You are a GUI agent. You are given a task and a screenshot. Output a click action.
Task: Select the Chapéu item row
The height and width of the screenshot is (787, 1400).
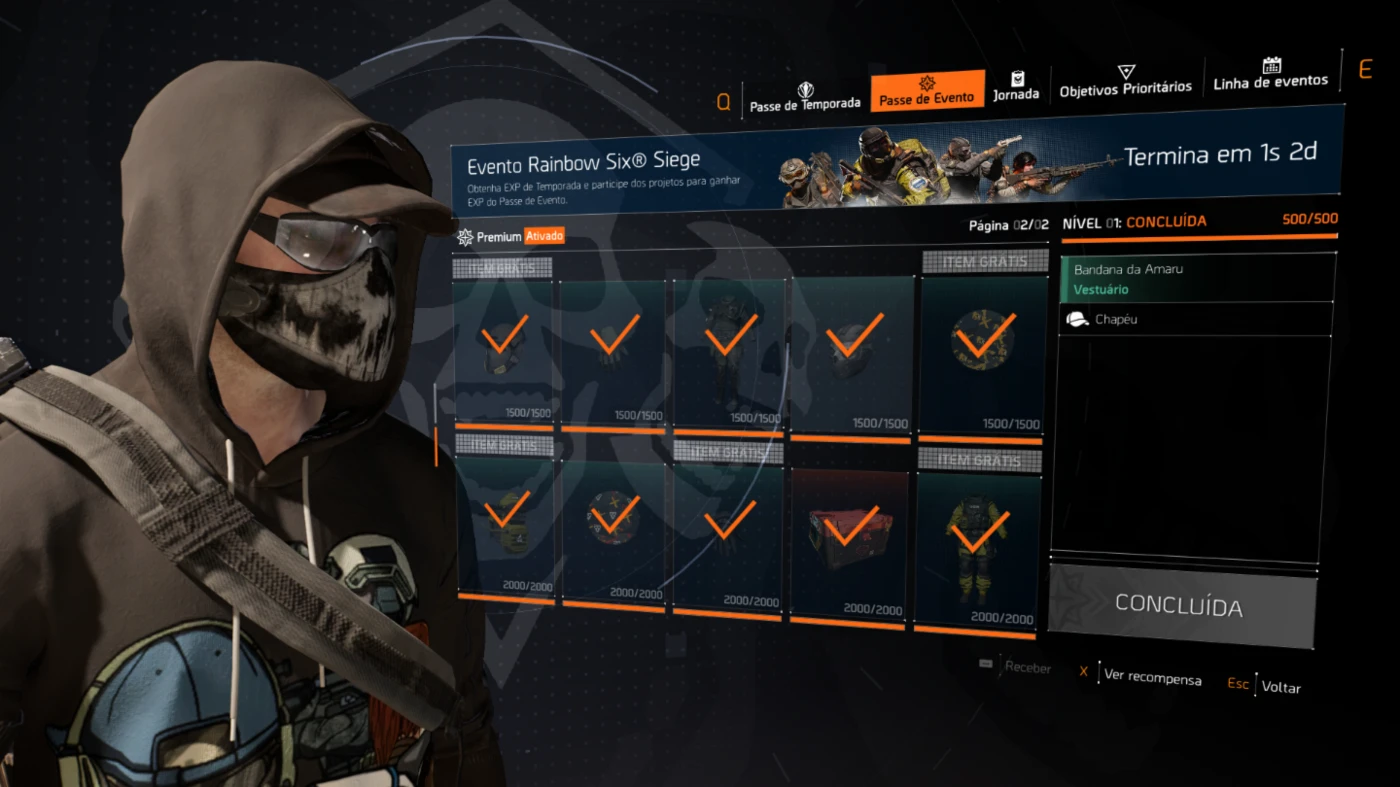1196,319
